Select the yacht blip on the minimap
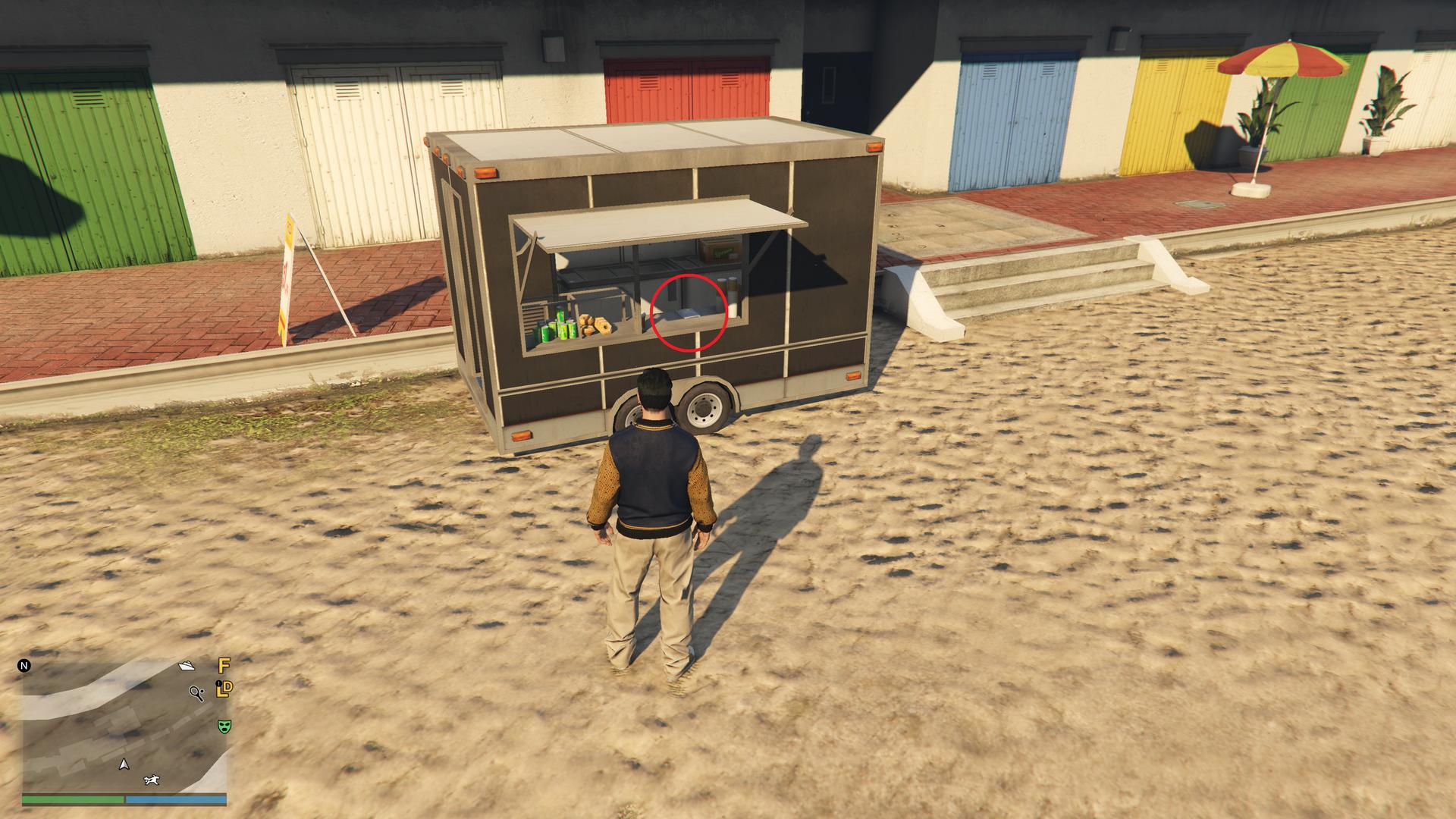The width and height of the screenshot is (1456, 819). coord(187,666)
